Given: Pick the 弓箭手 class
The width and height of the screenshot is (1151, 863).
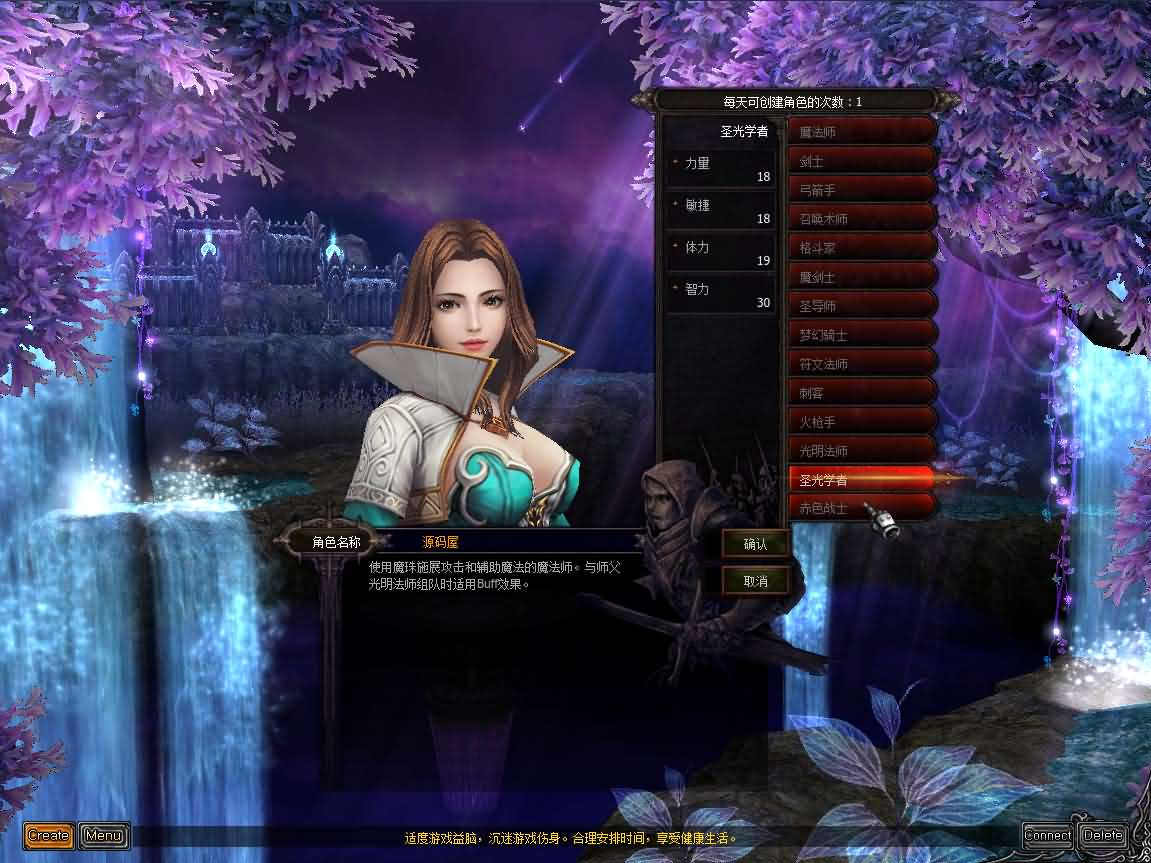Looking at the screenshot, I should [x=862, y=189].
